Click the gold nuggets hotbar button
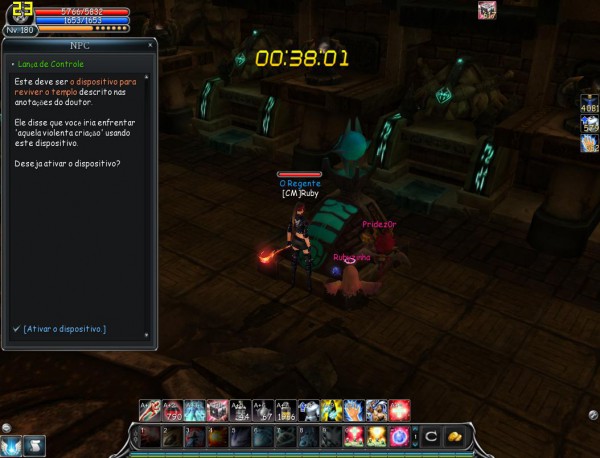Image resolution: width=600 pixels, height=458 pixels. [x=454, y=437]
